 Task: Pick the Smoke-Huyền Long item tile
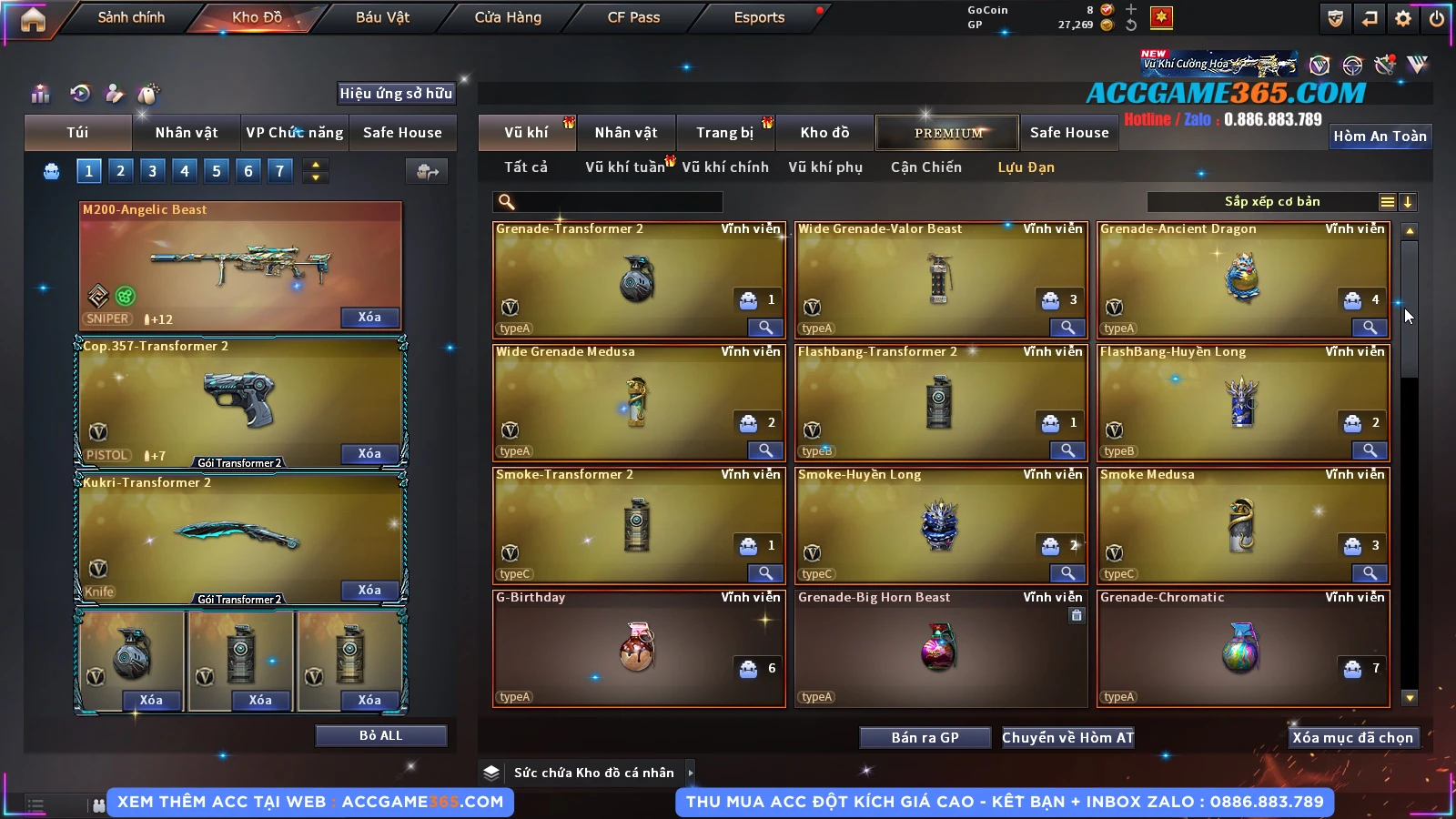940,525
